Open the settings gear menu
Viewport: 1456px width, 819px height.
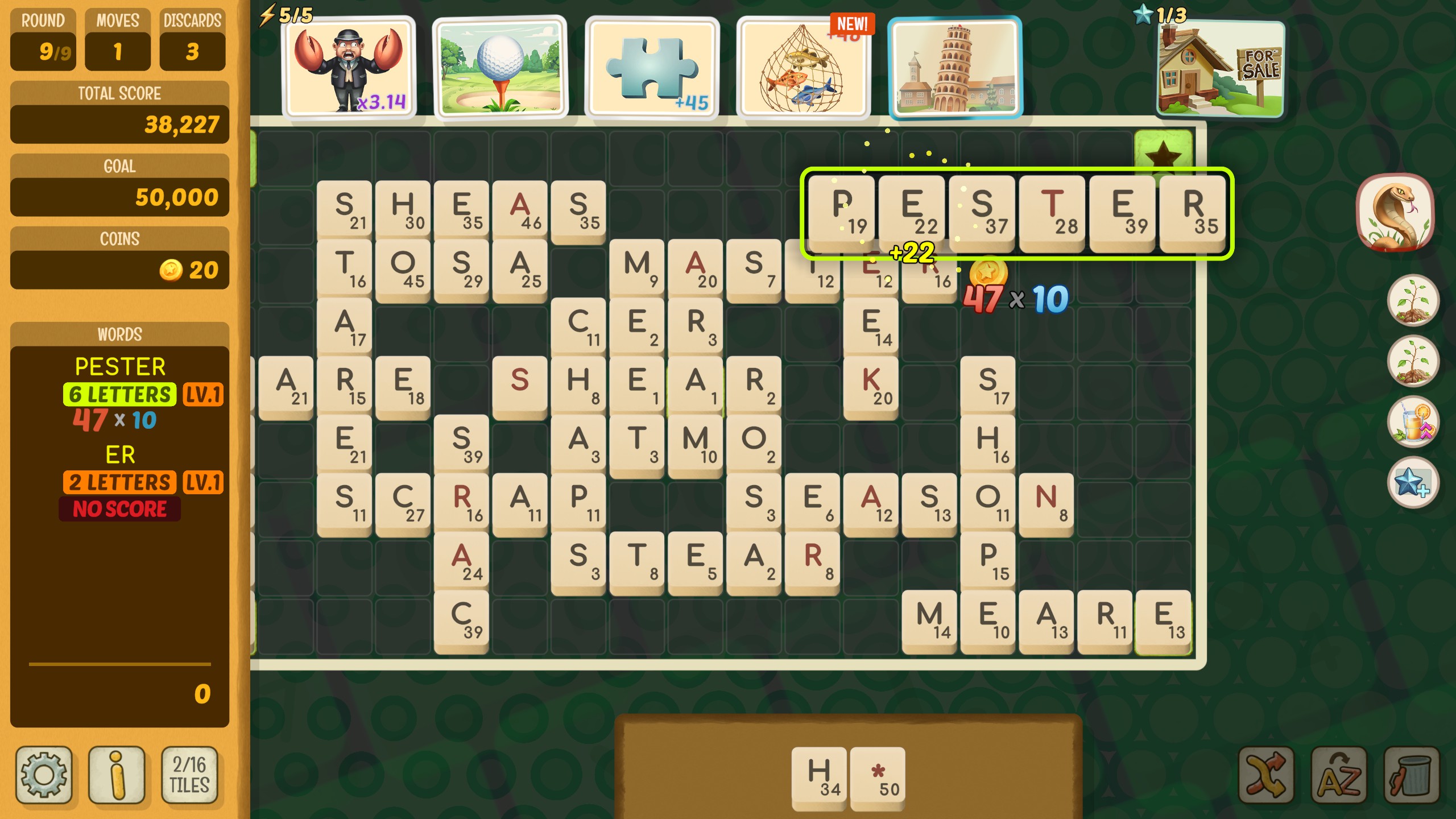pos(44,775)
